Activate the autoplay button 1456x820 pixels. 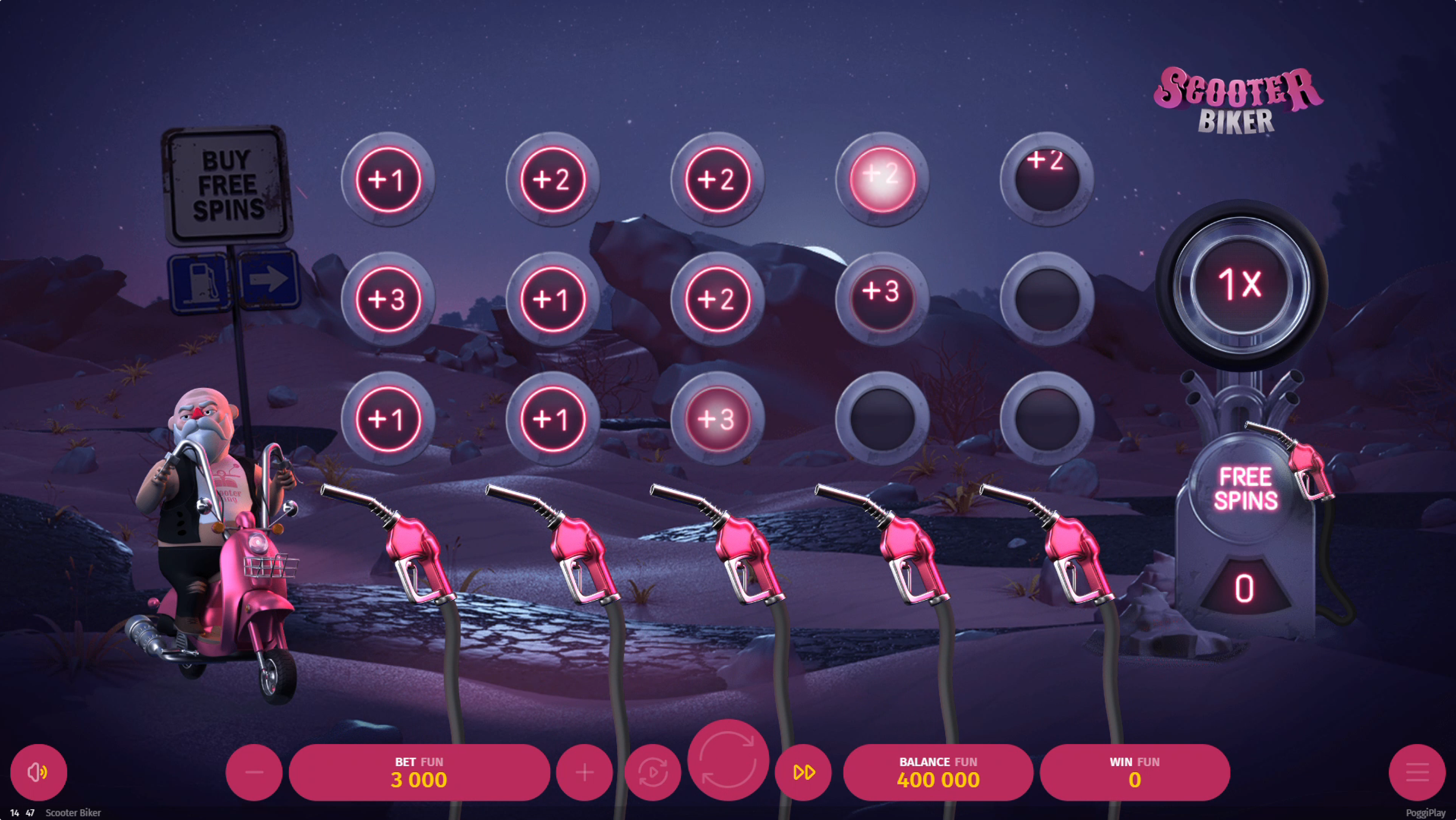(652, 773)
